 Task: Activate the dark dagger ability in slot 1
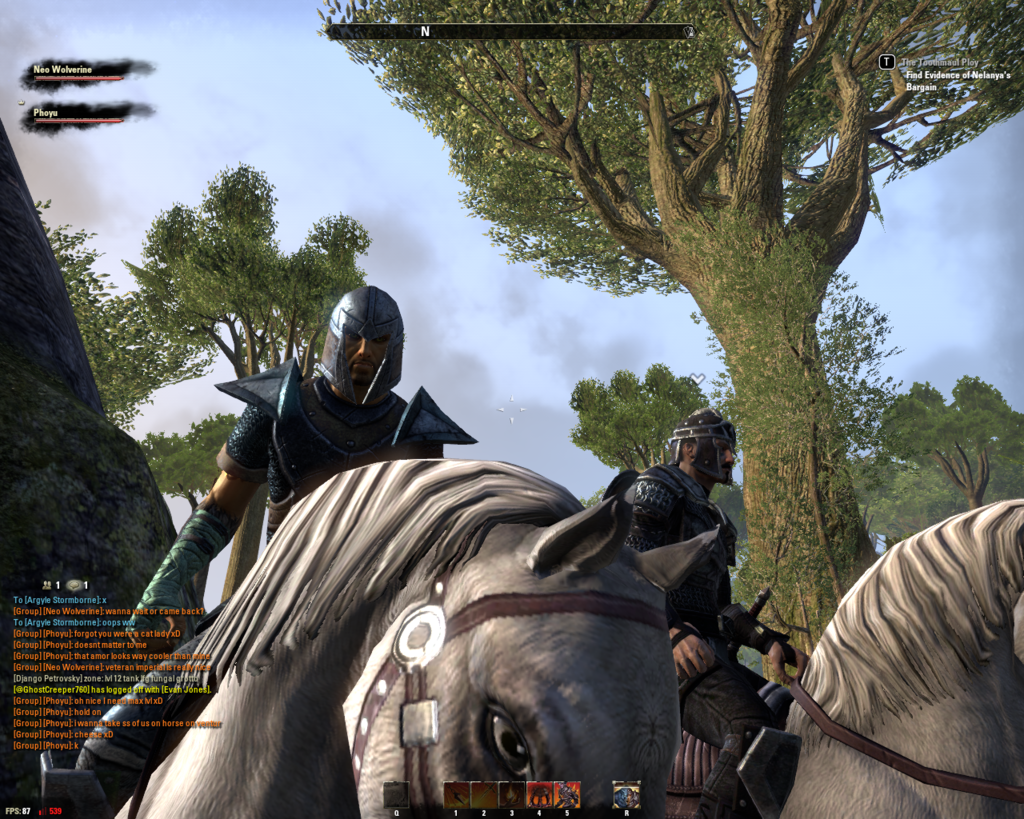[x=457, y=794]
